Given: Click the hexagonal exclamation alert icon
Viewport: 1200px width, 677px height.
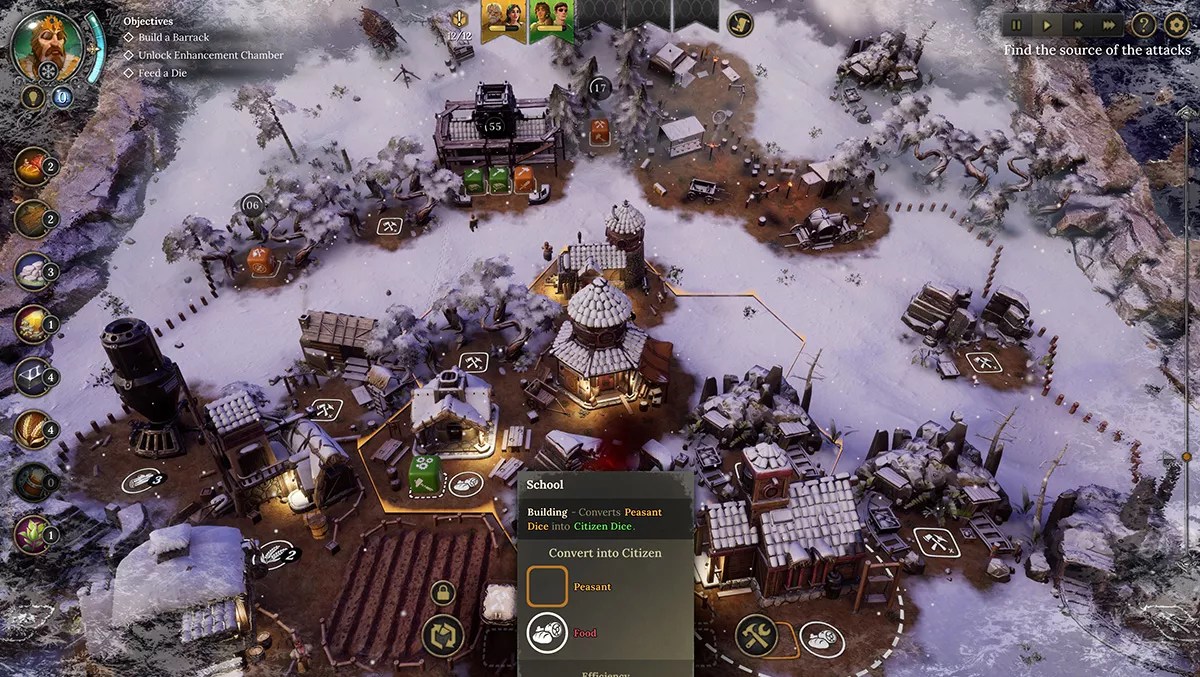Looking at the screenshot, I should point(460,19).
